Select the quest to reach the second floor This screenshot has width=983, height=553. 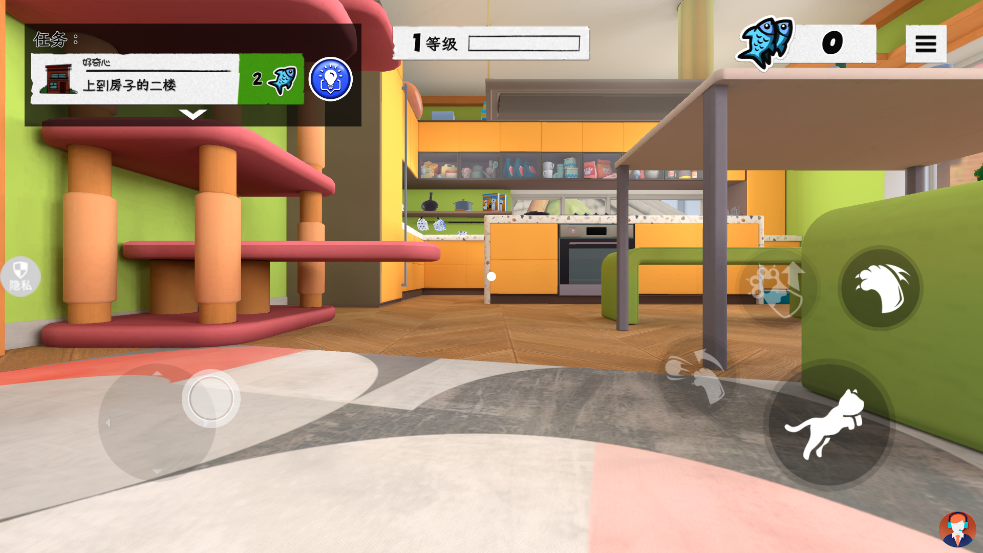tap(135, 79)
